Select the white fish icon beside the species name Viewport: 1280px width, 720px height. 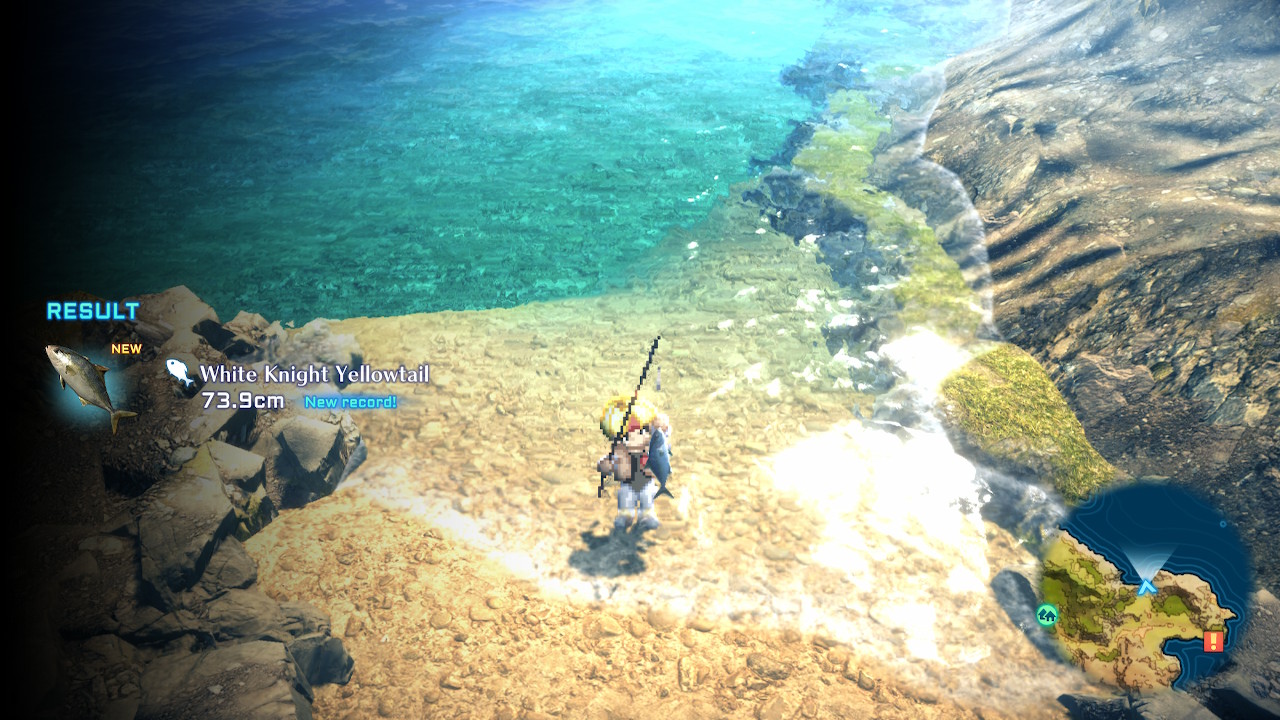[x=180, y=371]
